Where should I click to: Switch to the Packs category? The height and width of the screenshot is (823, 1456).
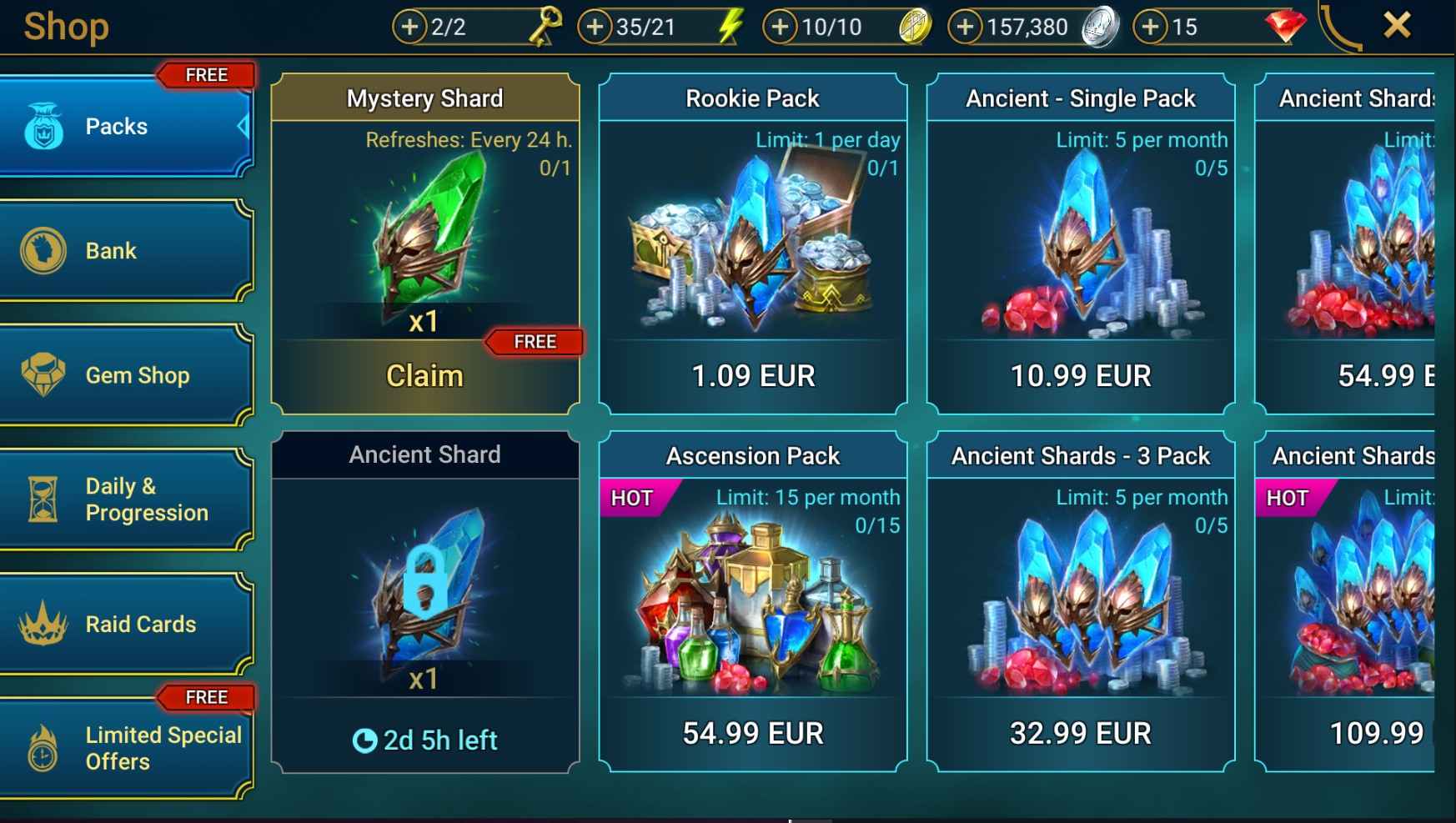tap(125, 127)
